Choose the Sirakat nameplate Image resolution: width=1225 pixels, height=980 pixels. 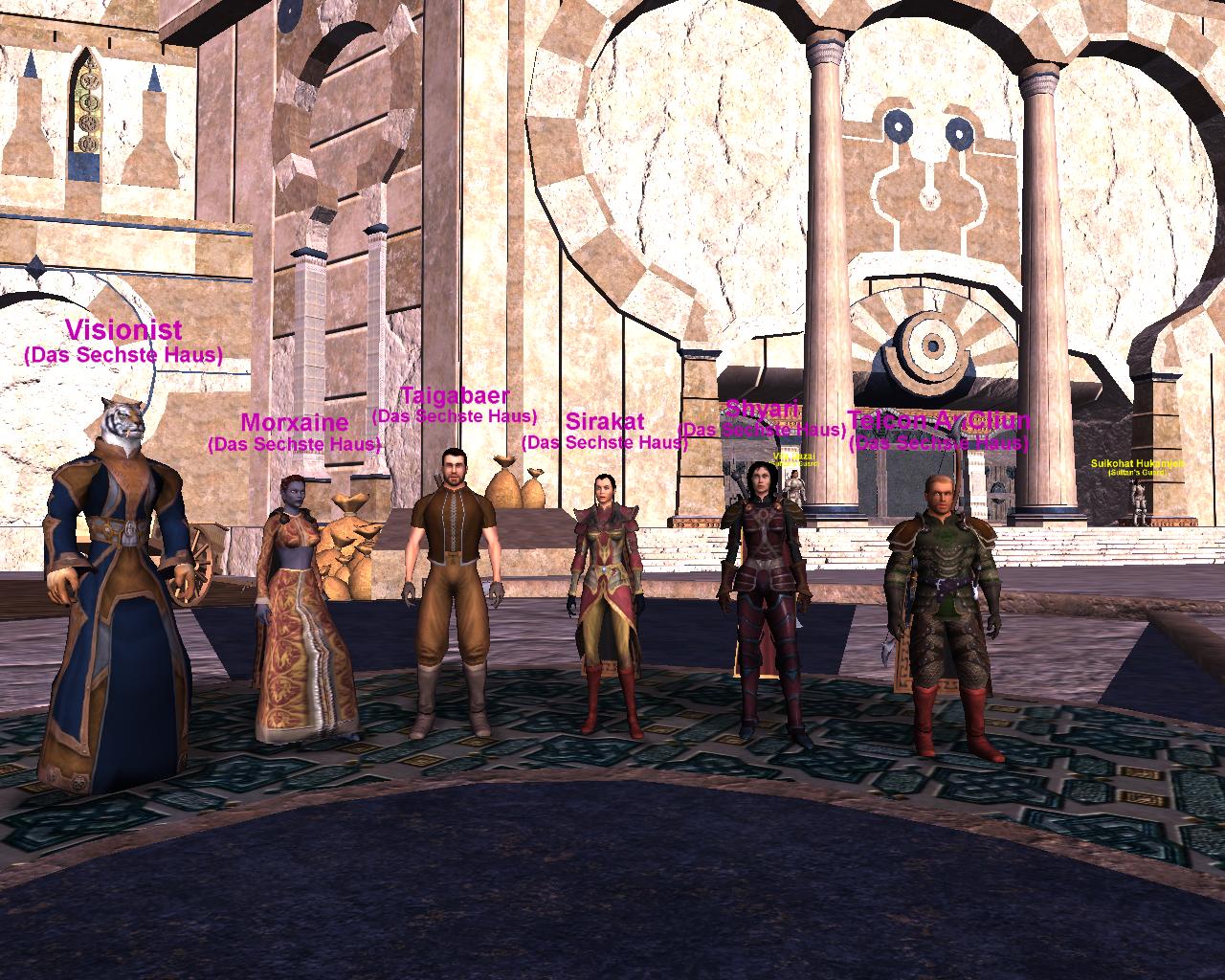[604, 422]
